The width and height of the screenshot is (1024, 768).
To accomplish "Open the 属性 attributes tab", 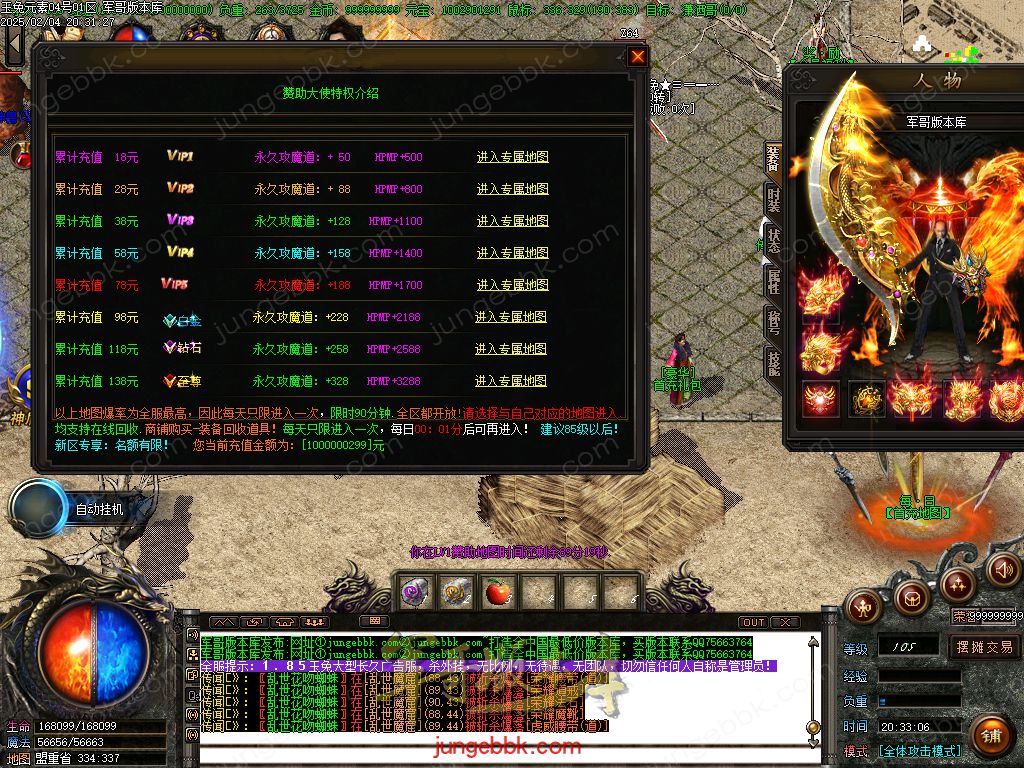I will [773, 282].
